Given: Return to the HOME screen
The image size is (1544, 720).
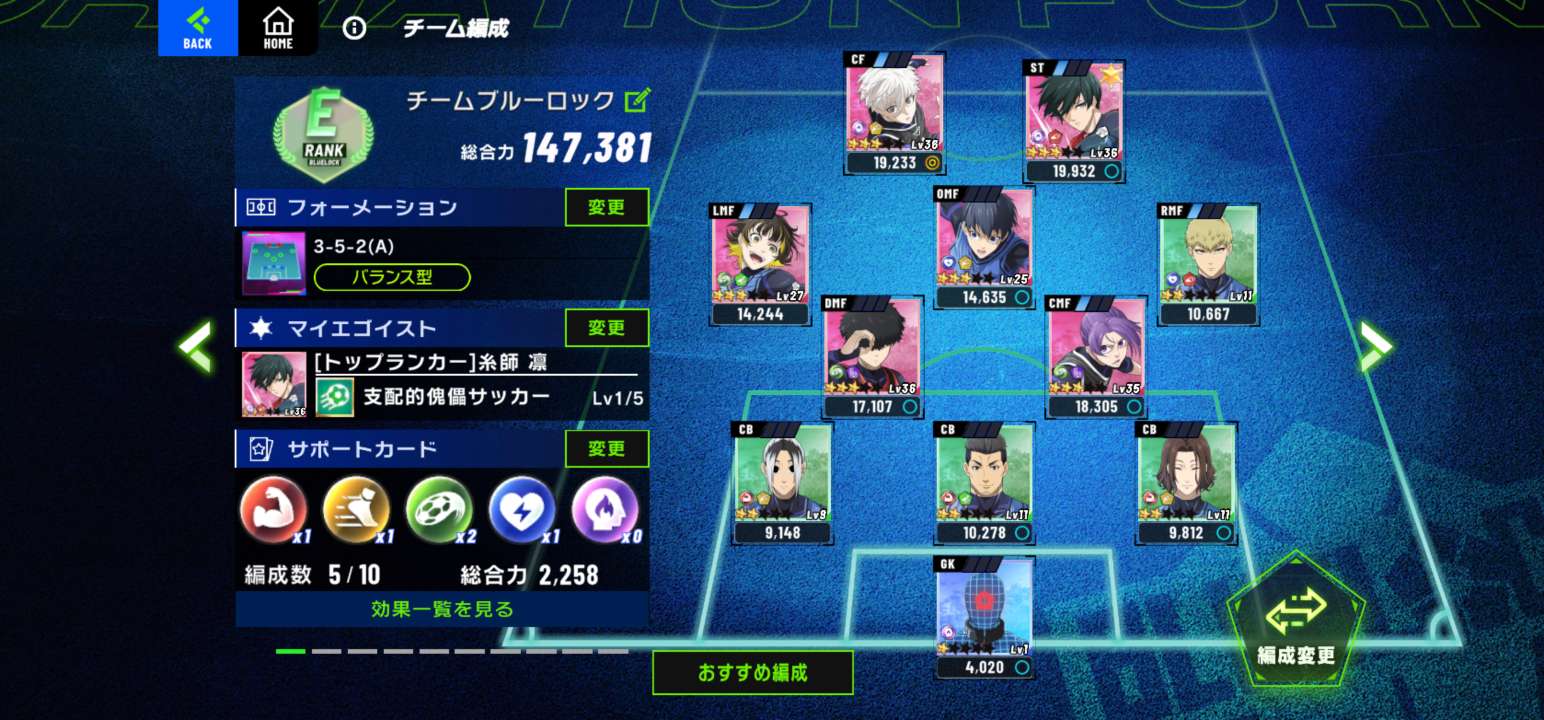Looking at the screenshot, I should pyautogui.click(x=278, y=28).
